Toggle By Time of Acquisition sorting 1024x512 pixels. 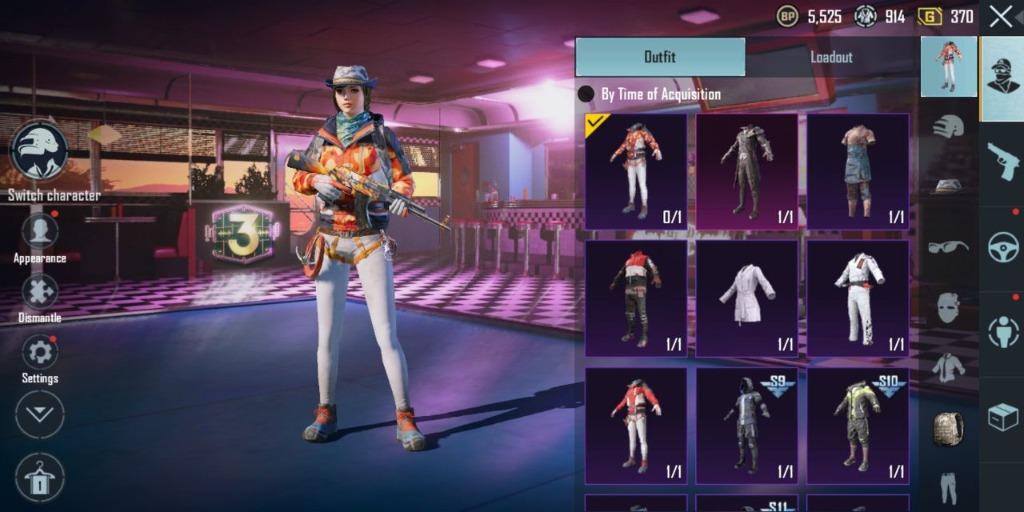click(587, 94)
